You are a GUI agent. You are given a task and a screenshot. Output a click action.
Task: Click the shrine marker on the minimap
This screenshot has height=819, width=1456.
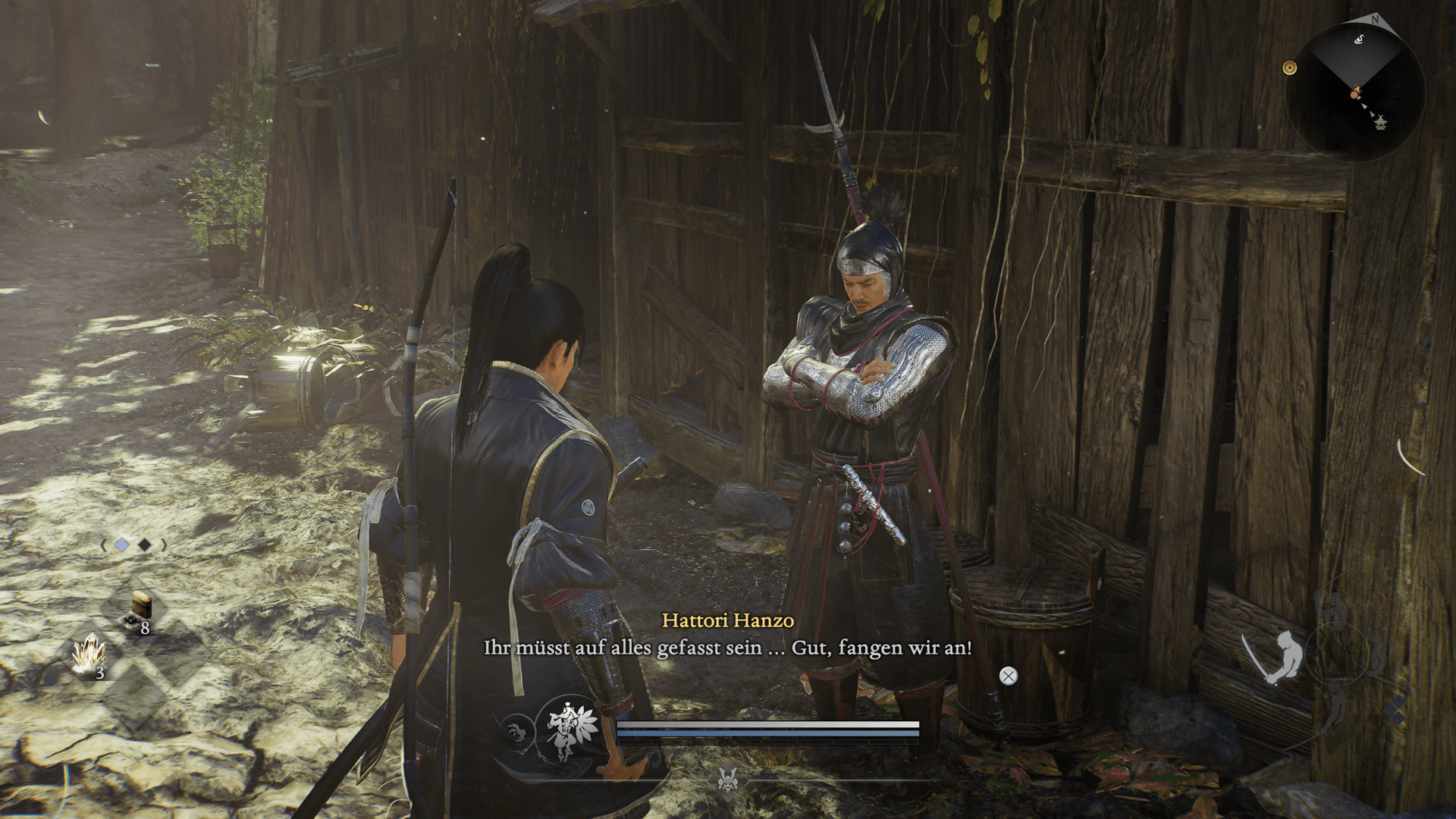pyautogui.click(x=1380, y=121)
